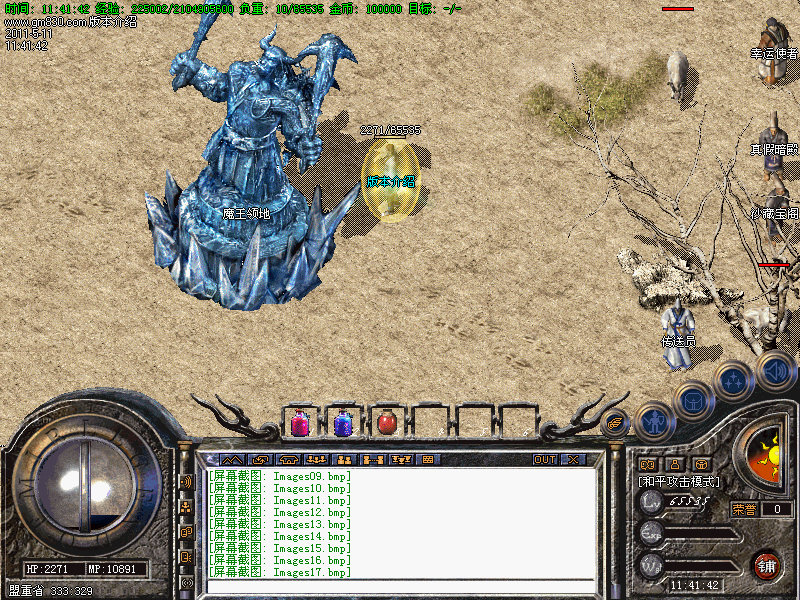Use the blue potion in the belt
This screenshot has height=600, width=800.
coord(343,423)
